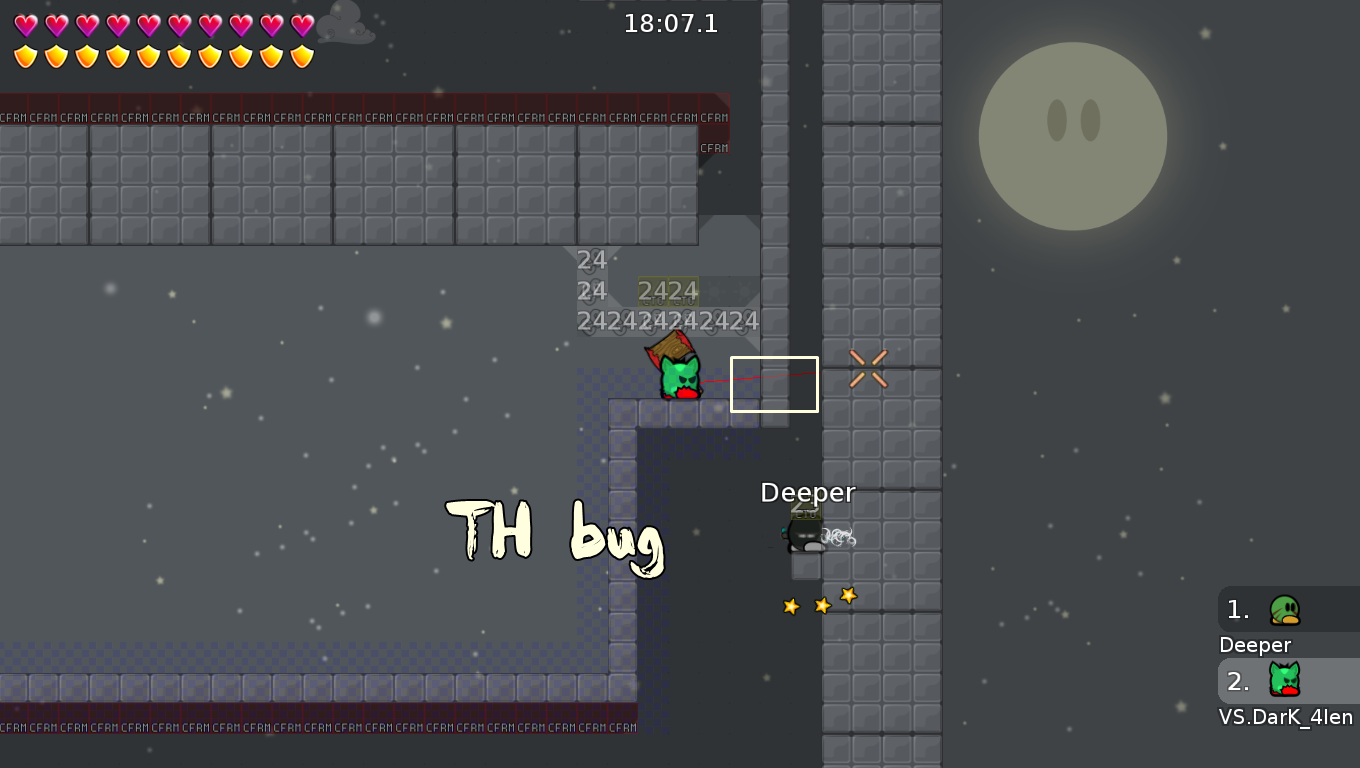Click the yellow aim target box
This screenshot has width=1360, height=768.
click(775, 383)
